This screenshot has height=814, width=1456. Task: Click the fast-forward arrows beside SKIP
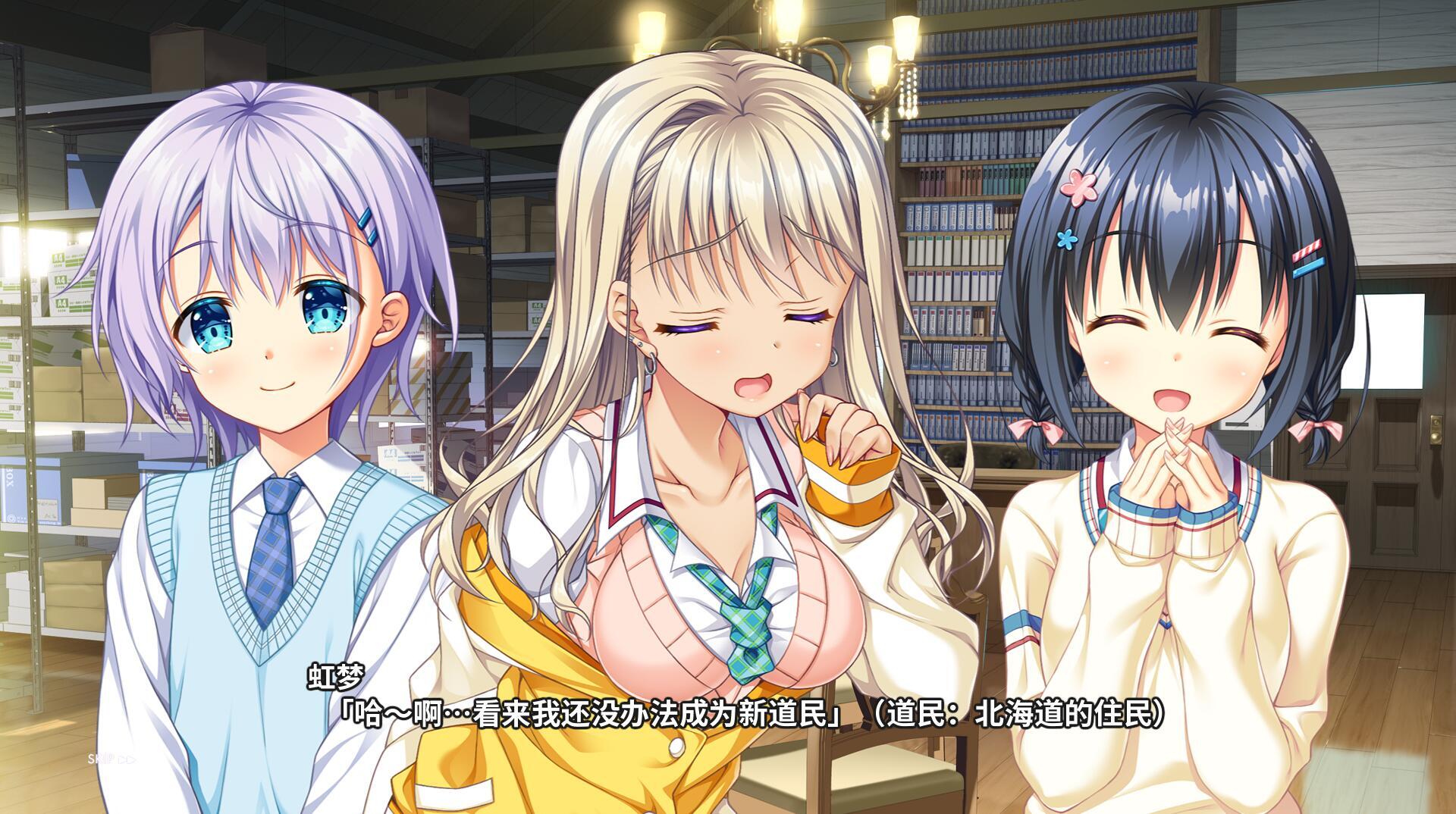click(126, 757)
